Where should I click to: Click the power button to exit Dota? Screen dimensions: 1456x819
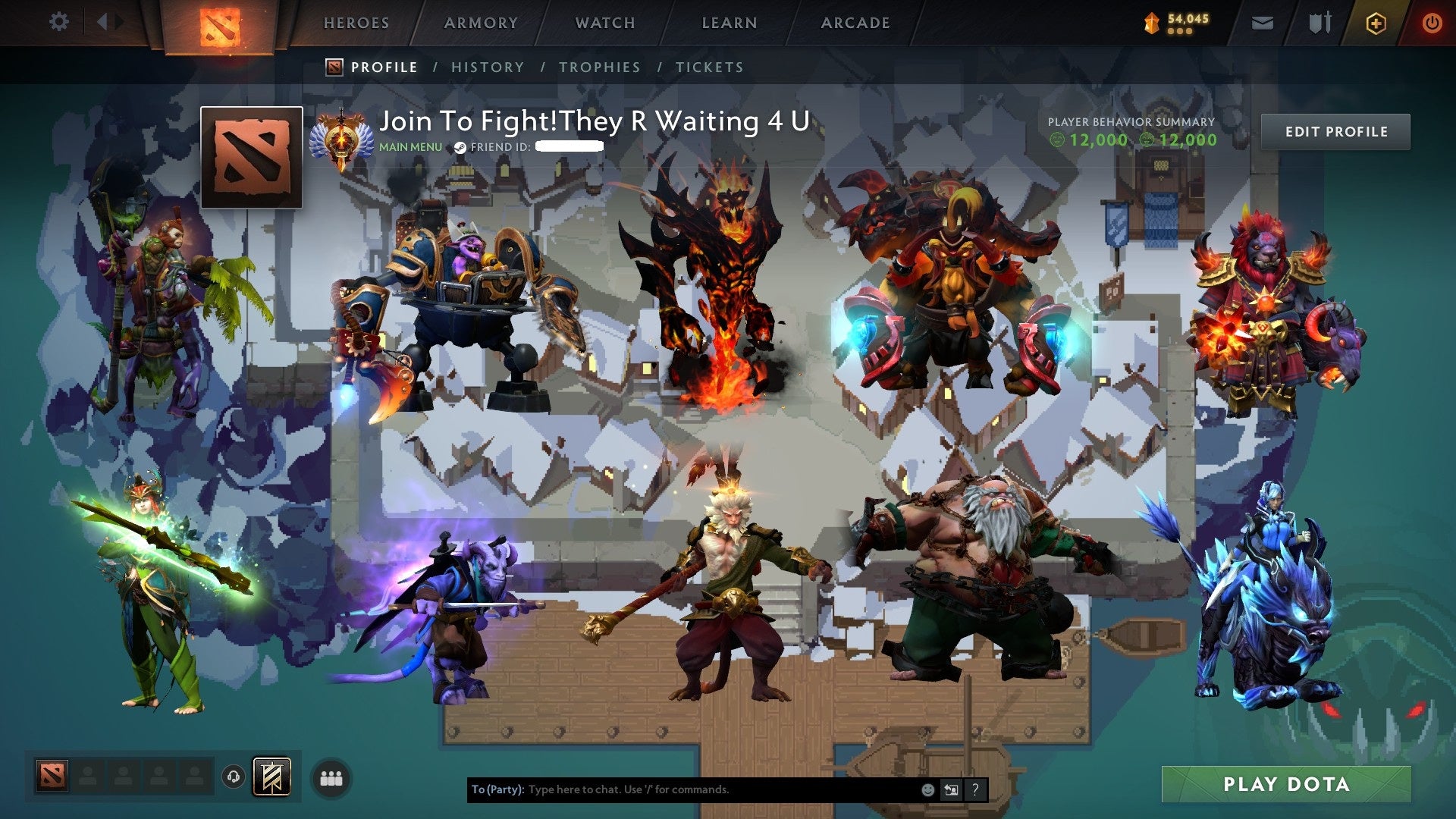coord(1432,23)
